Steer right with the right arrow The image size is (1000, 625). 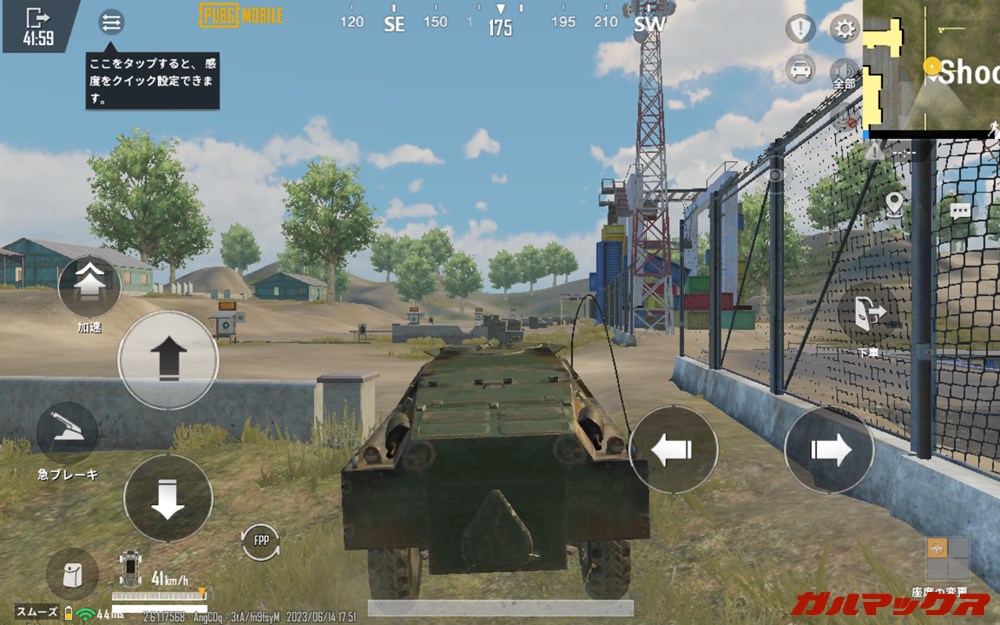[829, 449]
